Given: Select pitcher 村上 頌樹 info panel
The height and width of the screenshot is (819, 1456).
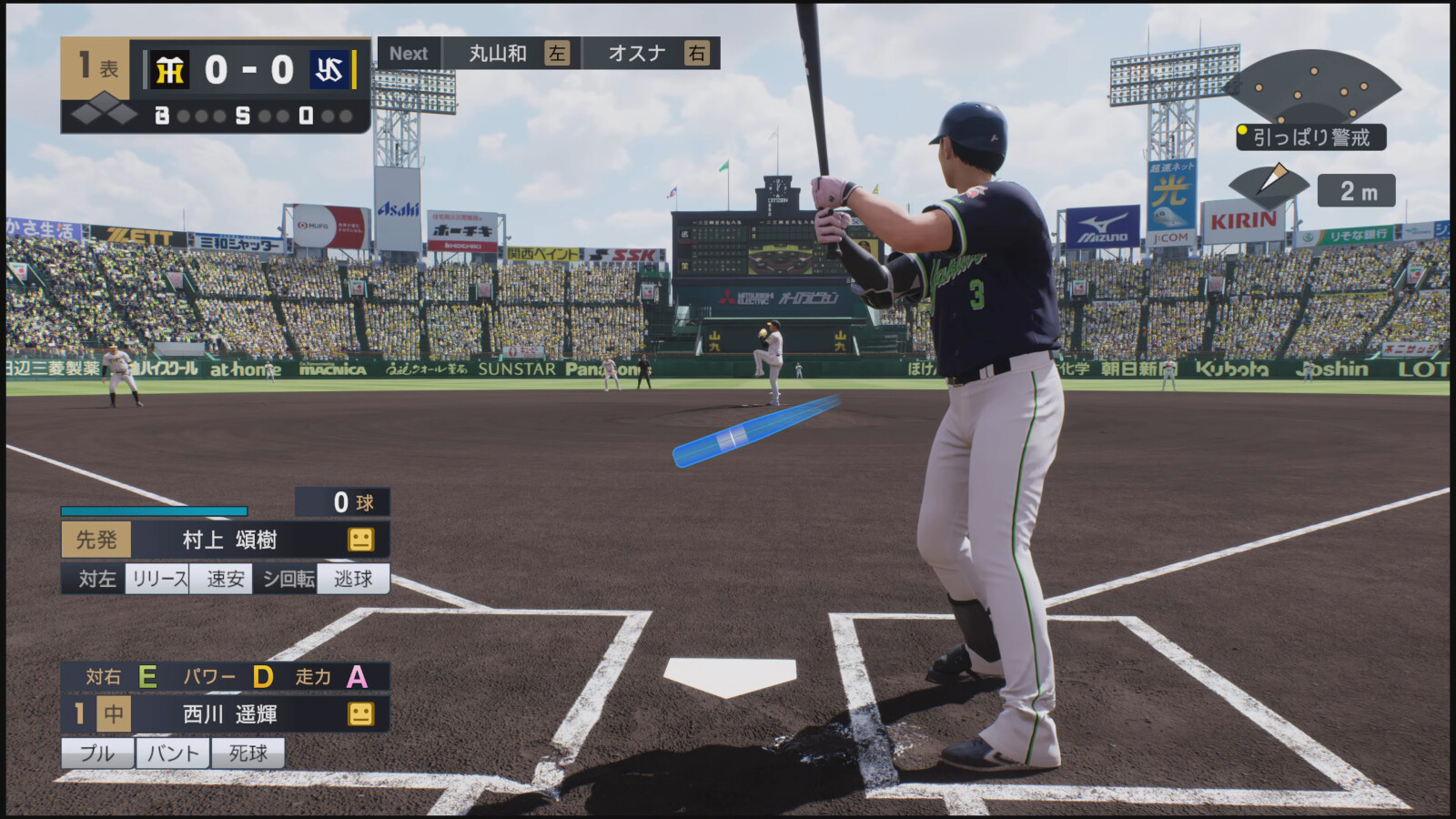Looking at the screenshot, I should pos(227,540).
